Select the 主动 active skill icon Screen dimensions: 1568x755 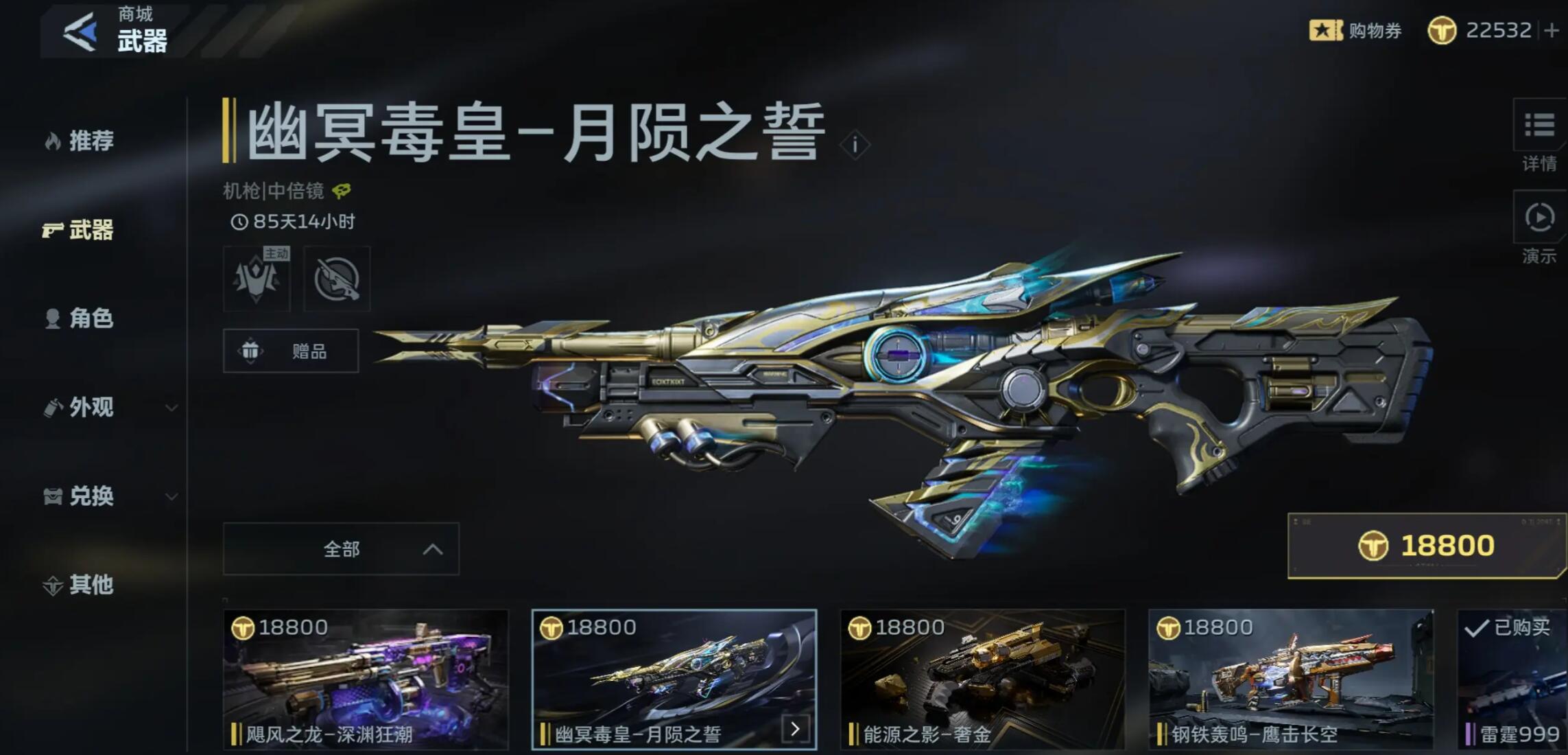coord(258,279)
